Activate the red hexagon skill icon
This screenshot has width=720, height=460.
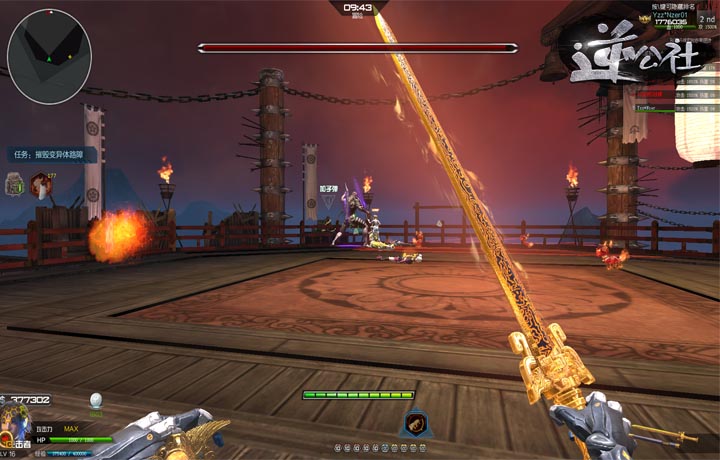[41, 184]
